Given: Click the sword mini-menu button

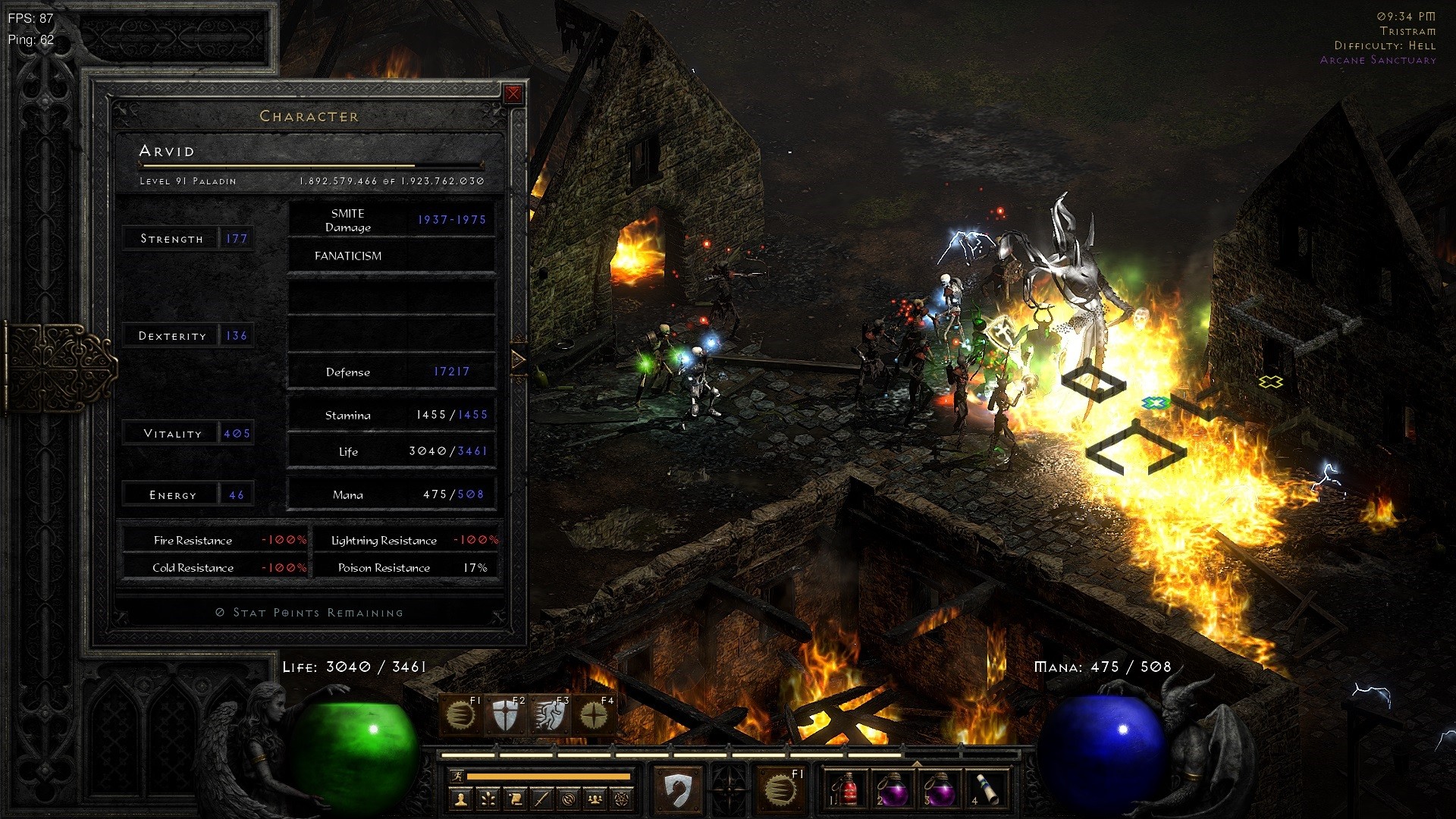Looking at the screenshot, I should [x=541, y=799].
